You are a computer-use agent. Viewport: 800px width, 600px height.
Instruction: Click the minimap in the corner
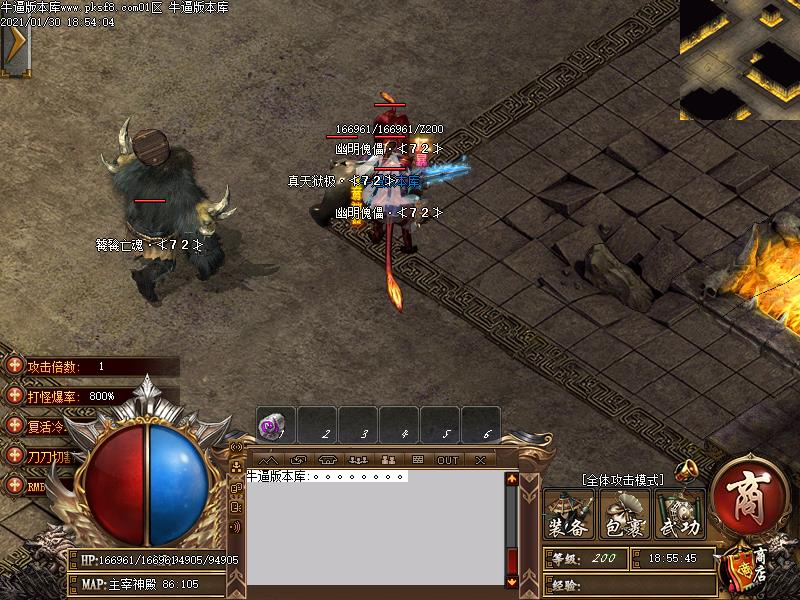740,60
